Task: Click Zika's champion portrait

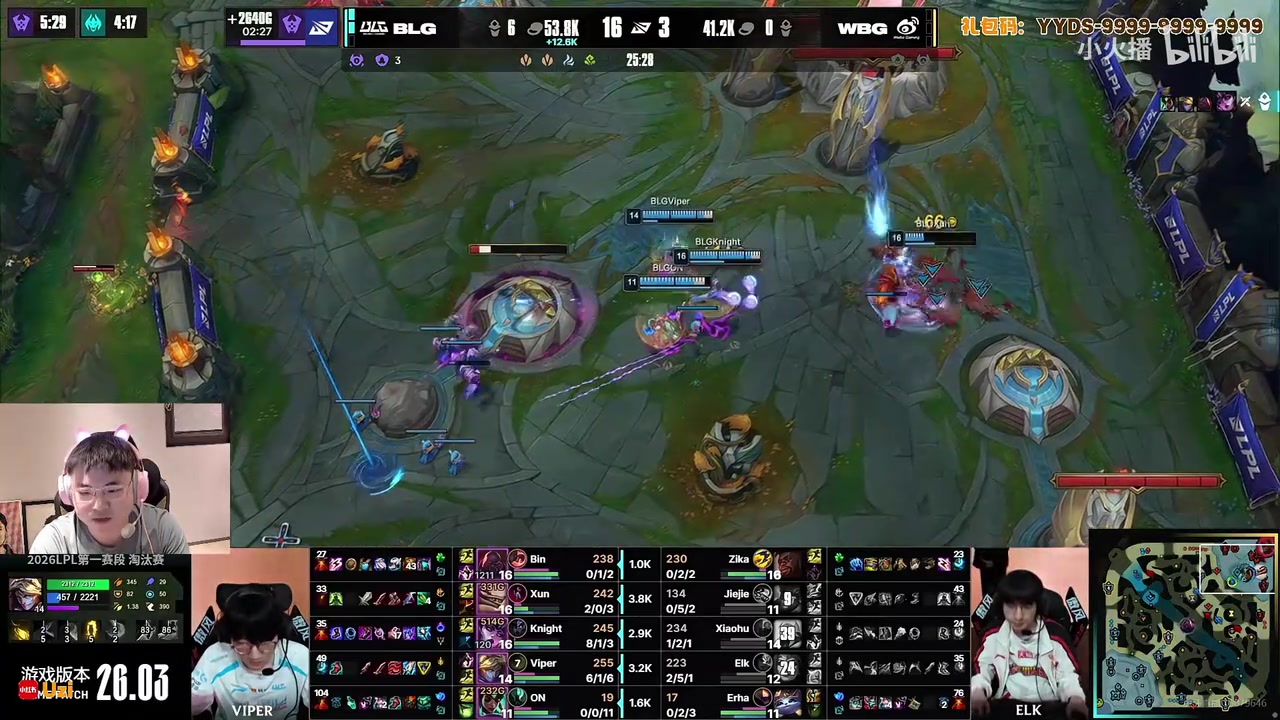Action: tap(787, 565)
